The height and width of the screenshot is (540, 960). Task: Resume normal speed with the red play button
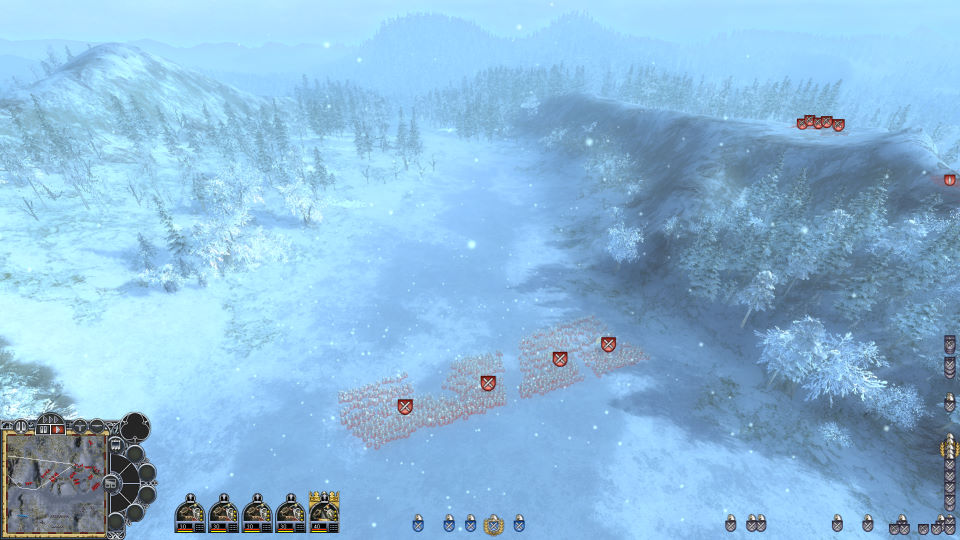tap(59, 429)
